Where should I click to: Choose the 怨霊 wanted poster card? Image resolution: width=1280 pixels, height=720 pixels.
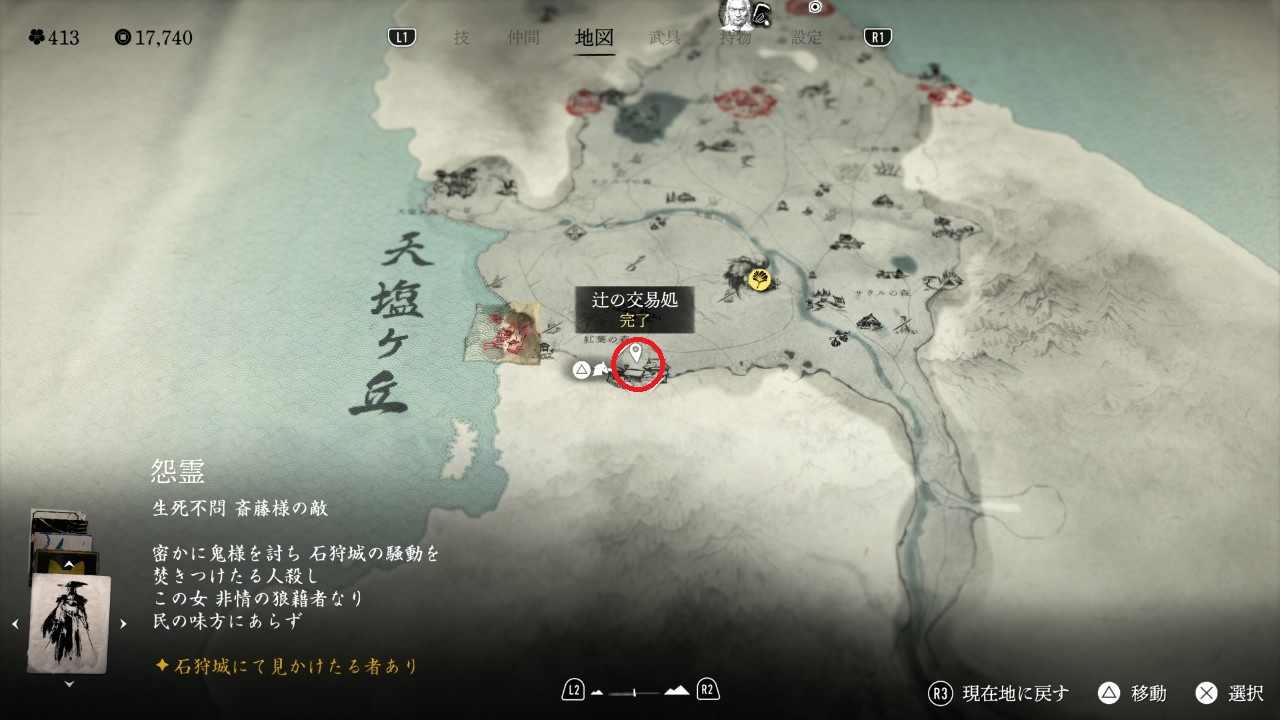[x=69, y=623]
